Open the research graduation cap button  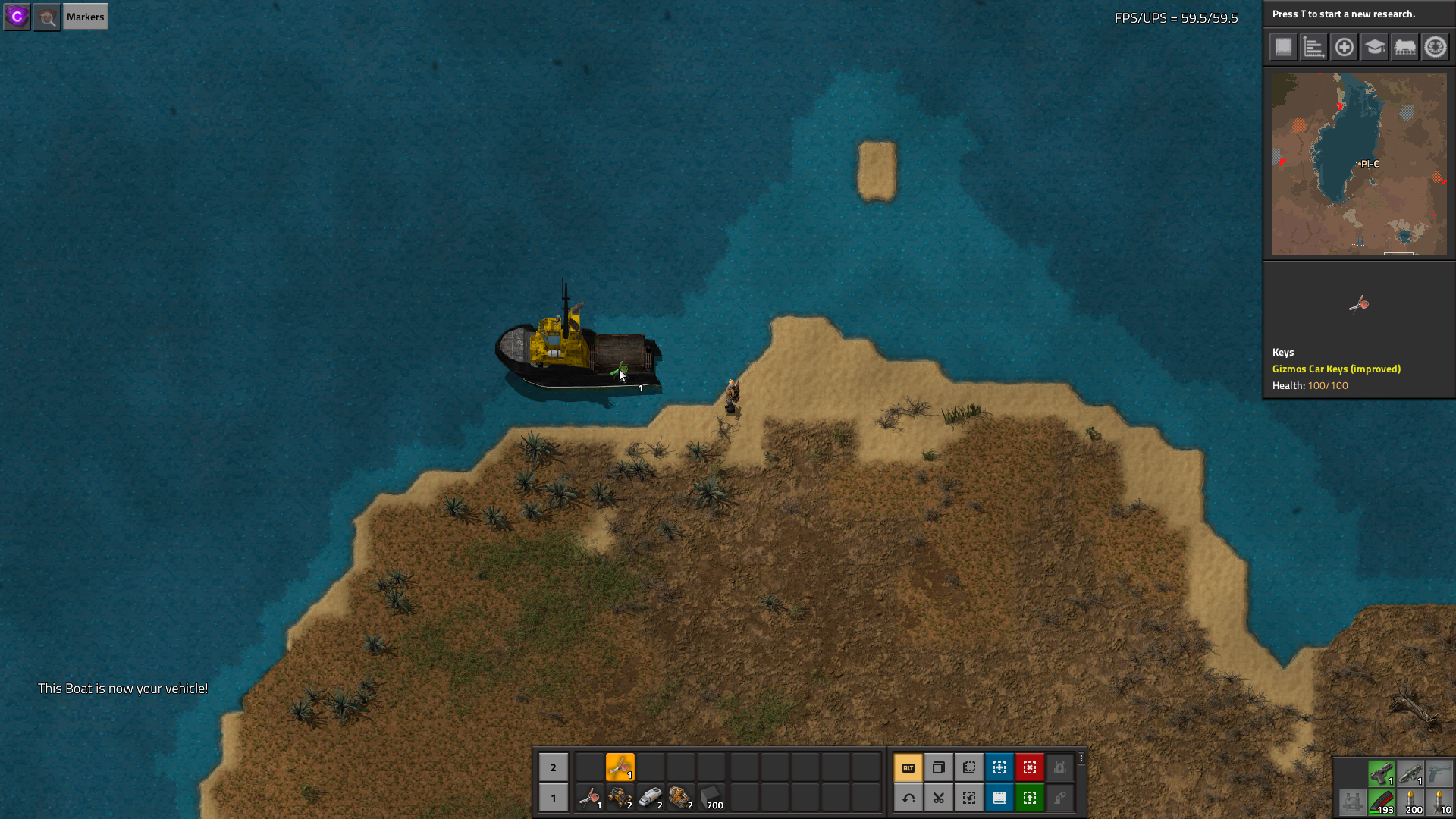click(1374, 47)
